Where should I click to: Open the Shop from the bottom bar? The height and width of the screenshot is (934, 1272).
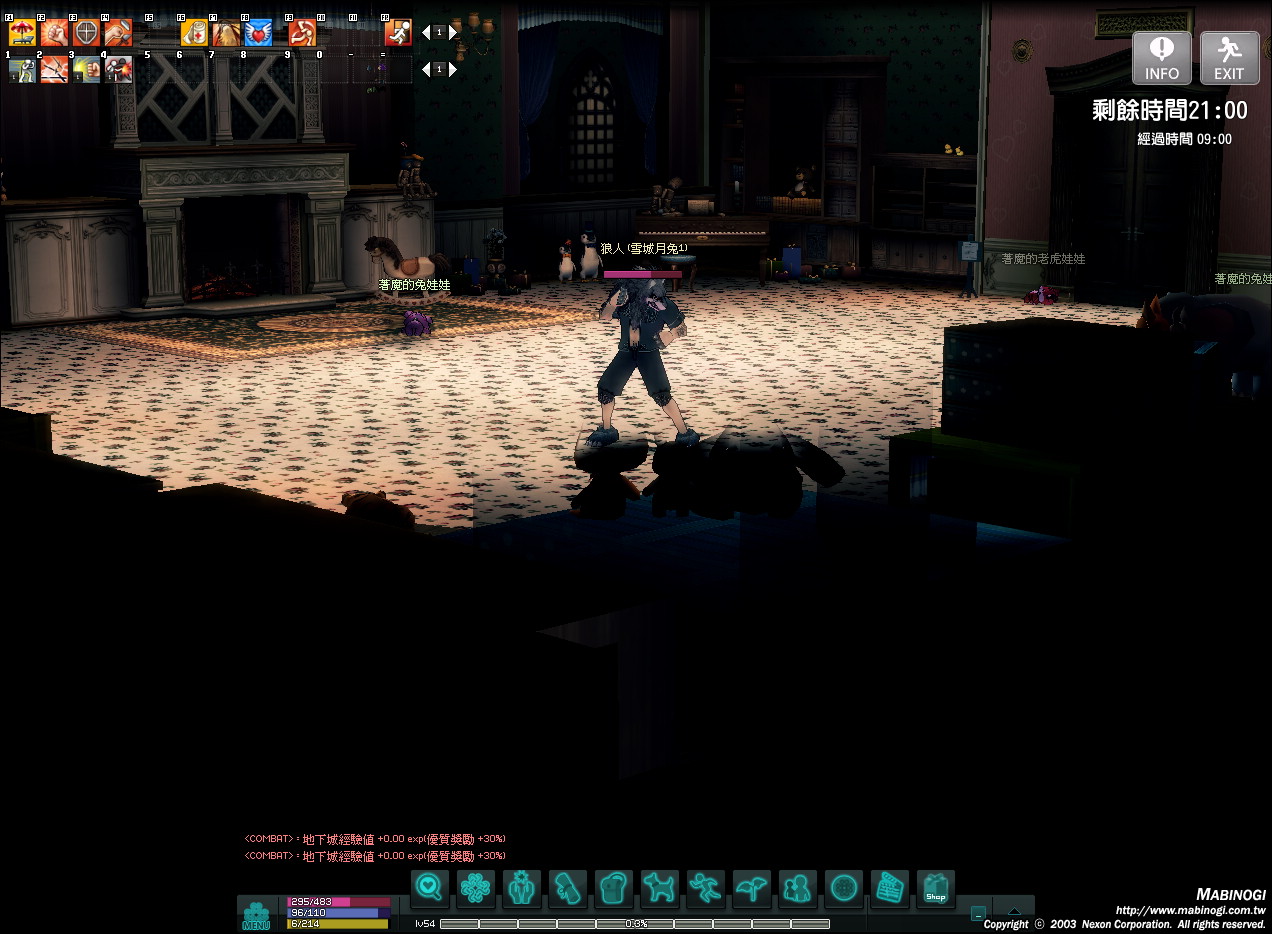(935, 888)
